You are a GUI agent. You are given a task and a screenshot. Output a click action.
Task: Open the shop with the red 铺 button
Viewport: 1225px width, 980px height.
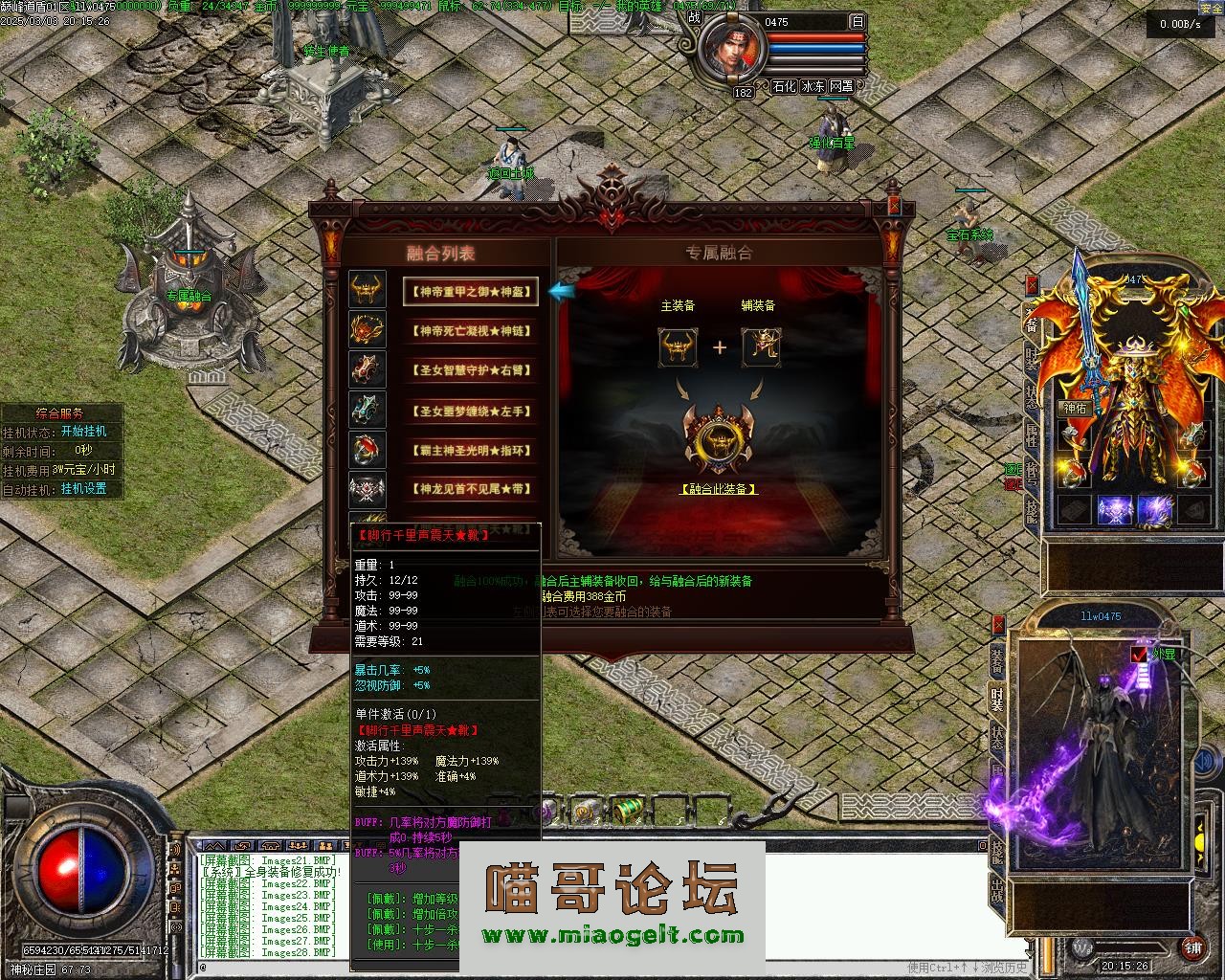point(1192,947)
